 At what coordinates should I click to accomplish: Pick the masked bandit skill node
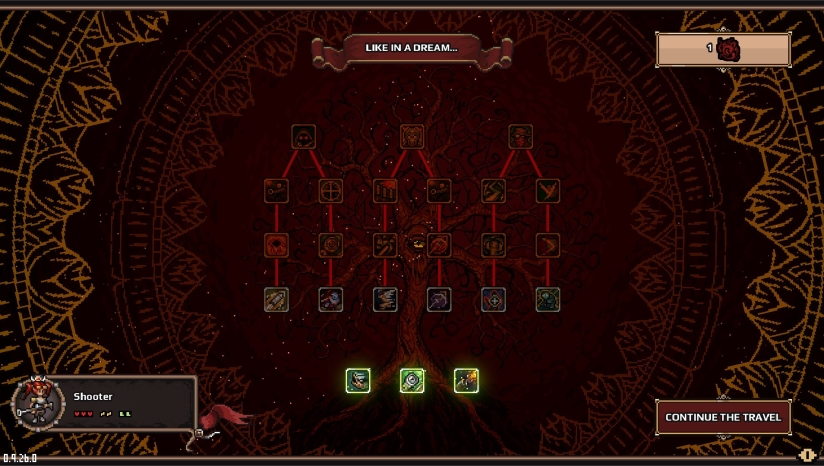[x=520, y=136]
